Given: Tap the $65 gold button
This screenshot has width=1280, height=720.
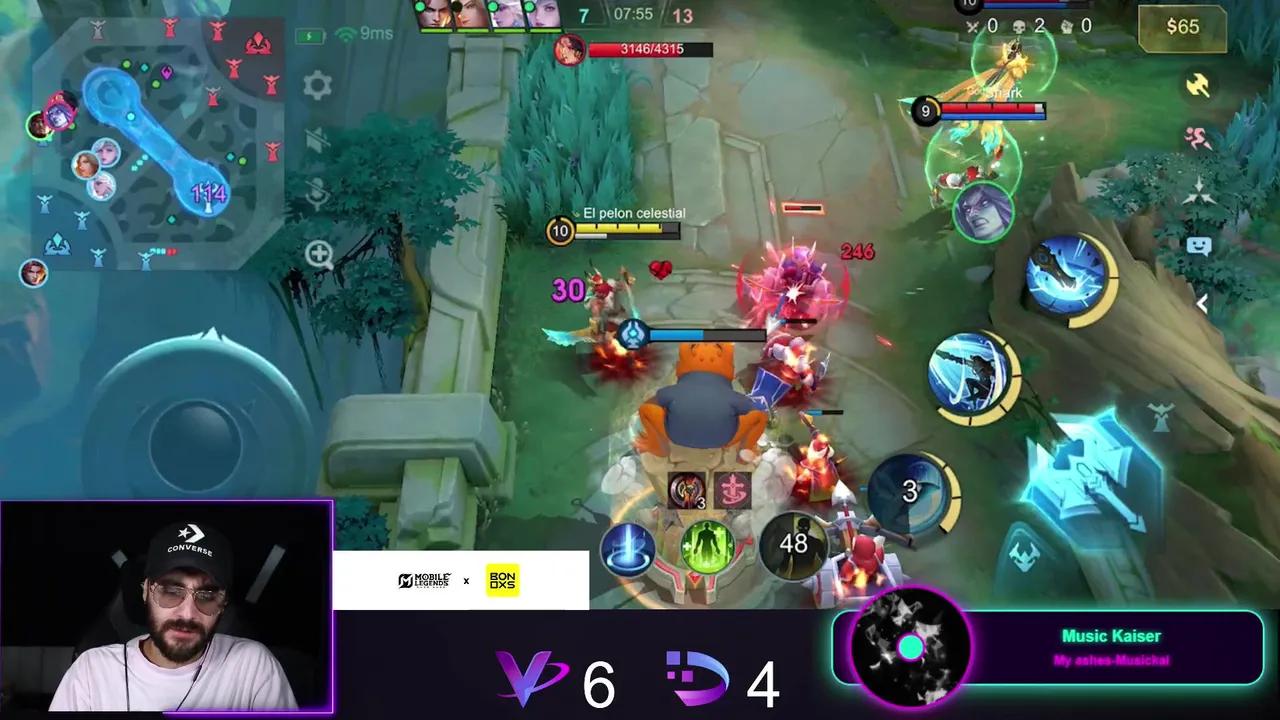Looking at the screenshot, I should click(1182, 27).
